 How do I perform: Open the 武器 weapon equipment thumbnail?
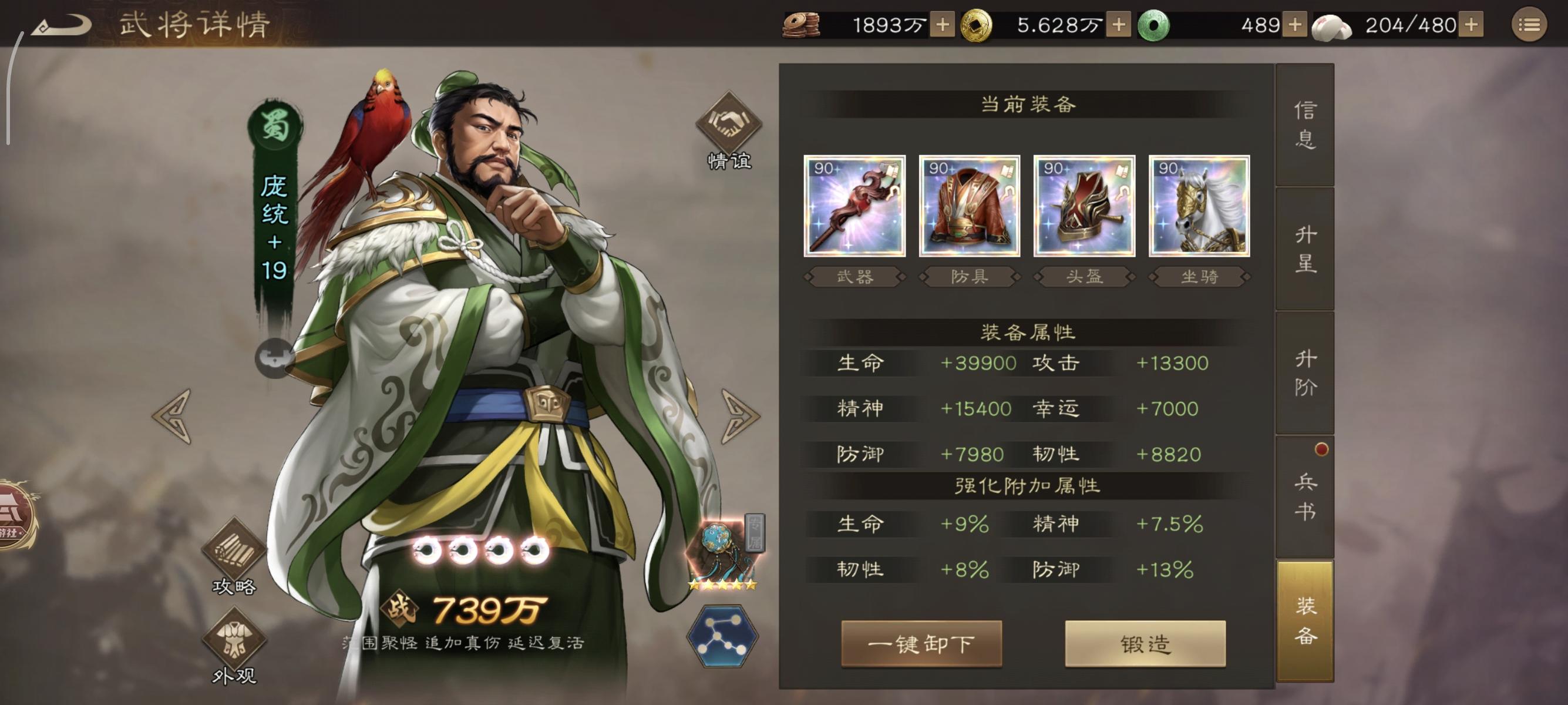pyautogui.click(x=854, y=207)
